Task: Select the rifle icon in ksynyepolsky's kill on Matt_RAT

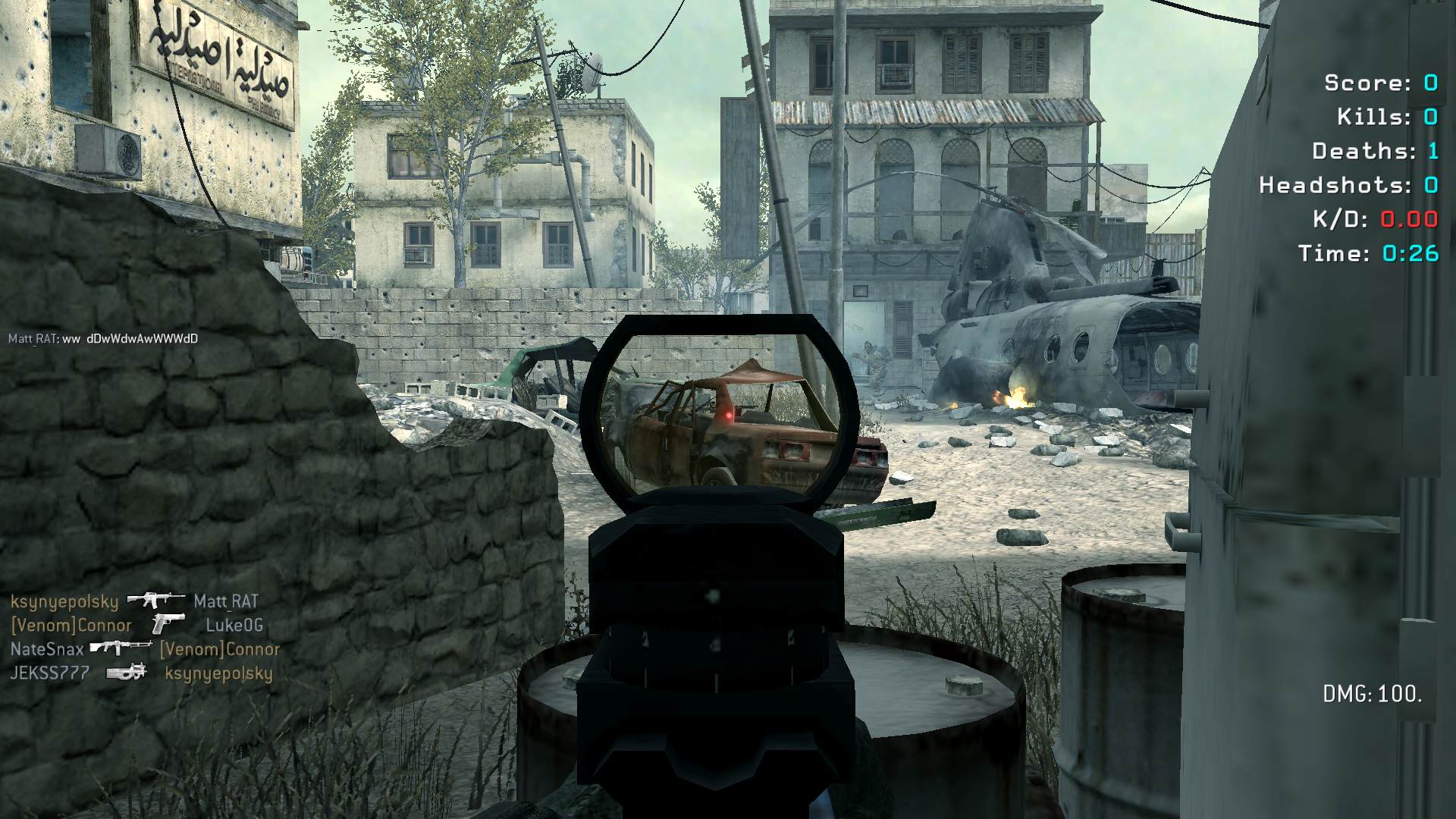Action: coord(155,601)
